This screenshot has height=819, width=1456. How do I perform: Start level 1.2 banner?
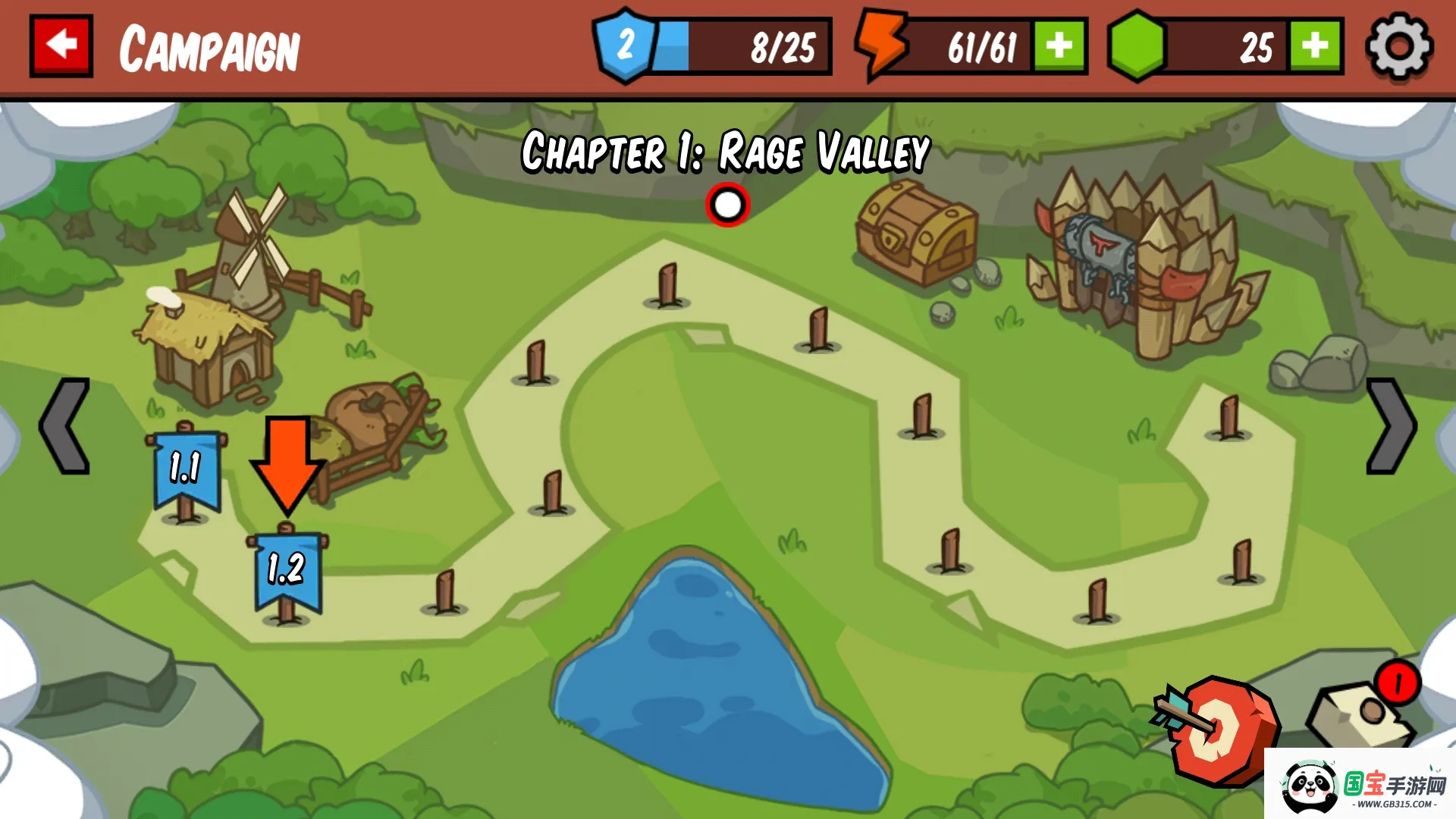[287, 570]
